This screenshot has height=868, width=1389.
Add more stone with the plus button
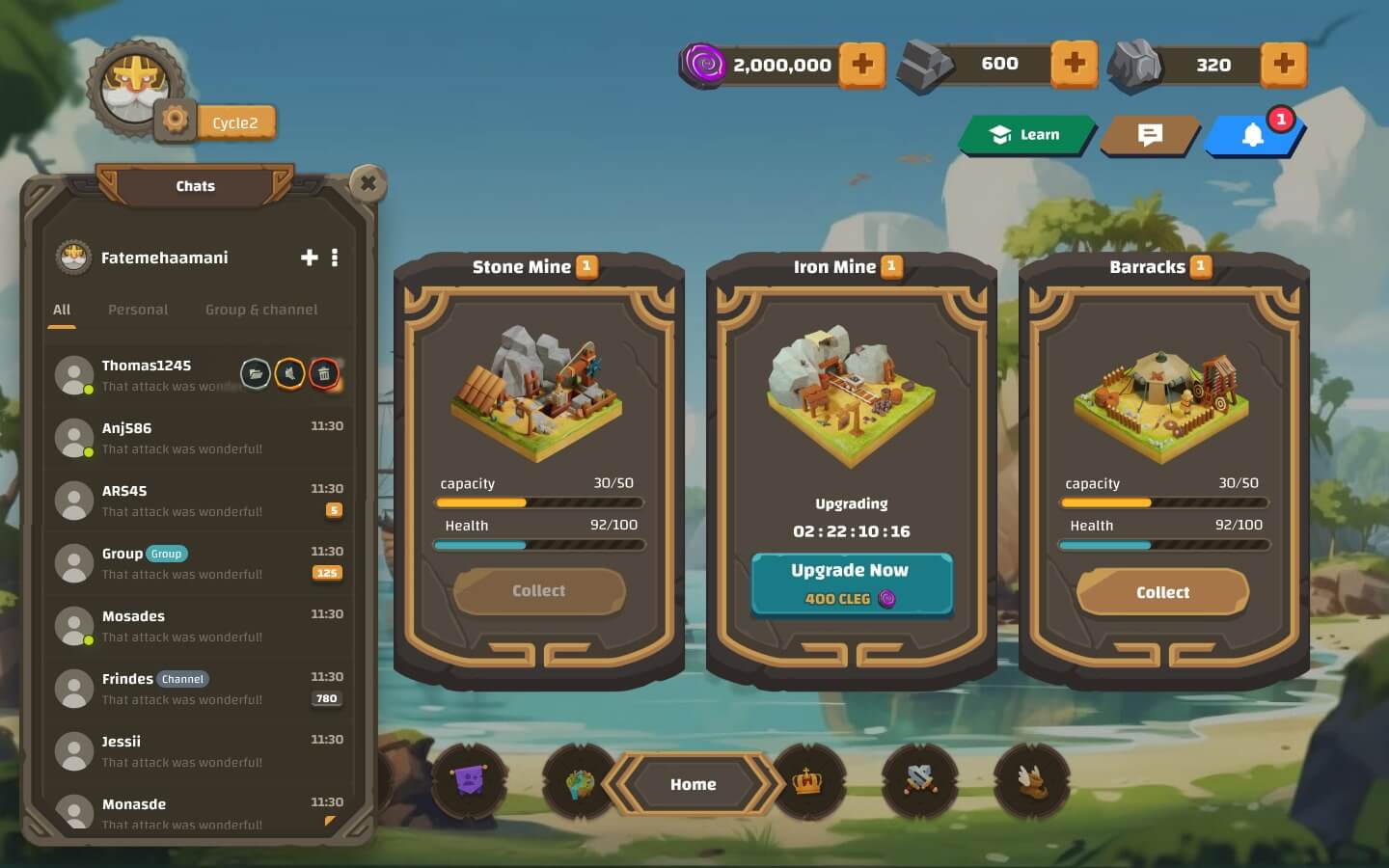click(1283, 64)
